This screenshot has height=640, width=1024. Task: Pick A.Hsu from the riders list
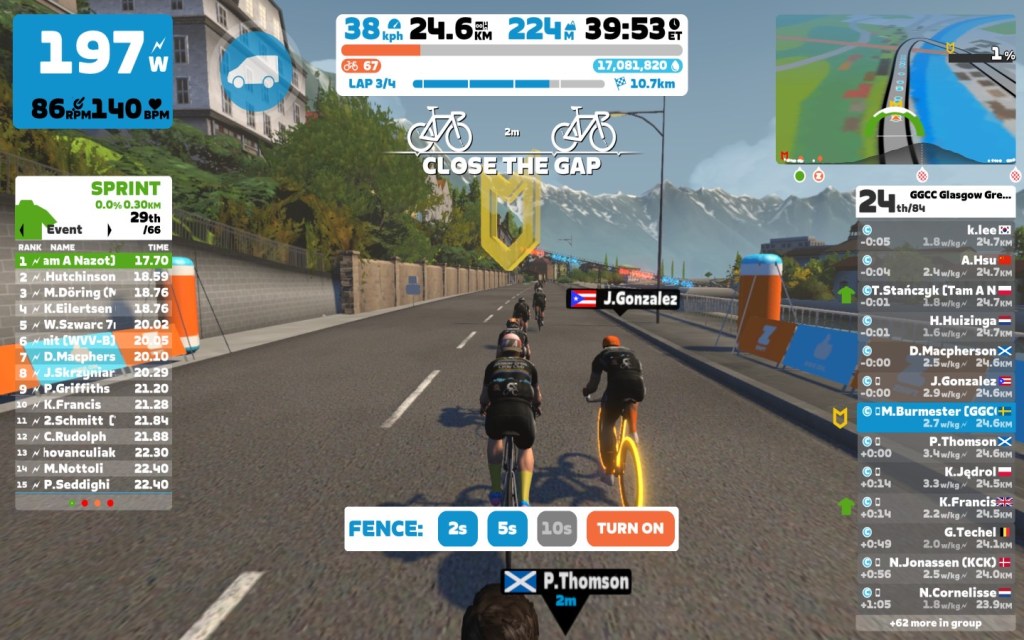pyautogui.click(x=936, y=265)
